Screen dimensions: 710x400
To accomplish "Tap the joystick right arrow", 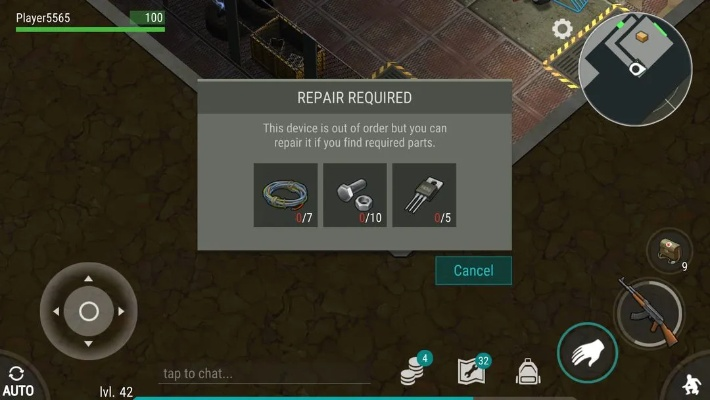I will 121,312.
